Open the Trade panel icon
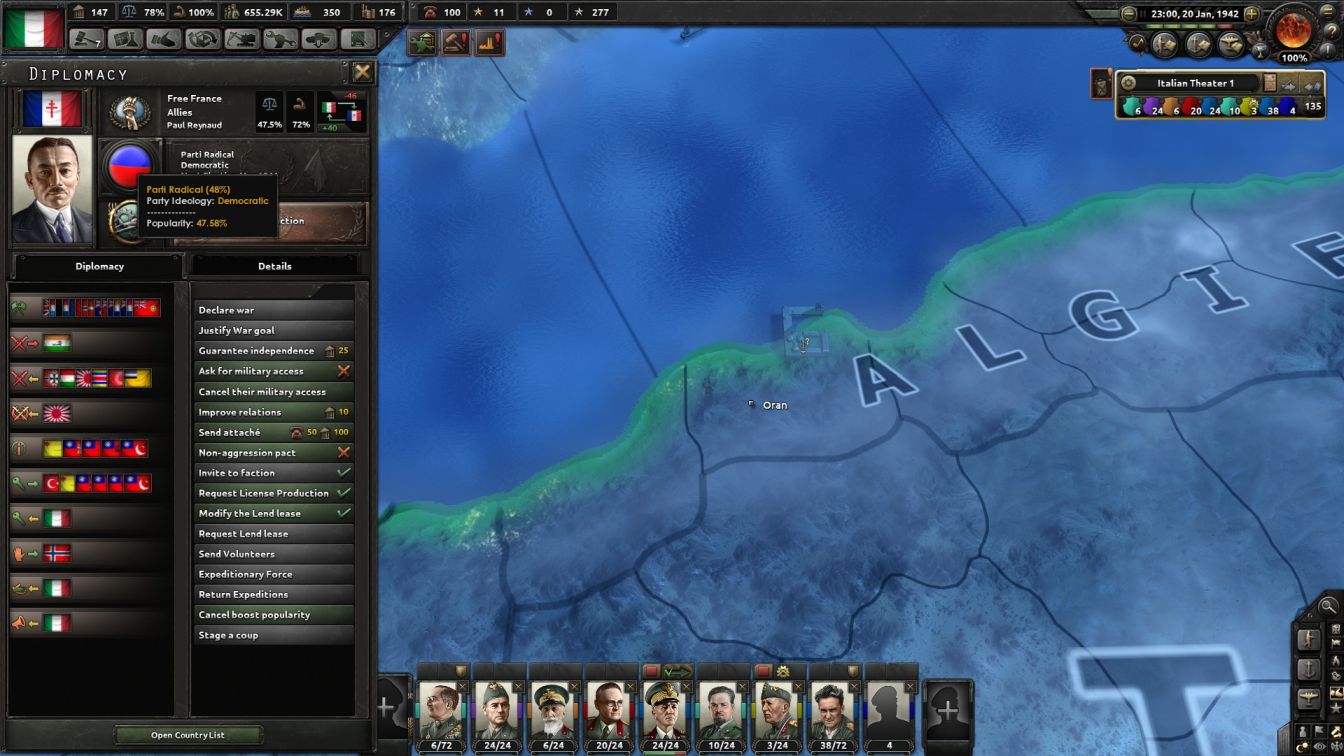This screenshot has height=756, width=1344. 201,37
